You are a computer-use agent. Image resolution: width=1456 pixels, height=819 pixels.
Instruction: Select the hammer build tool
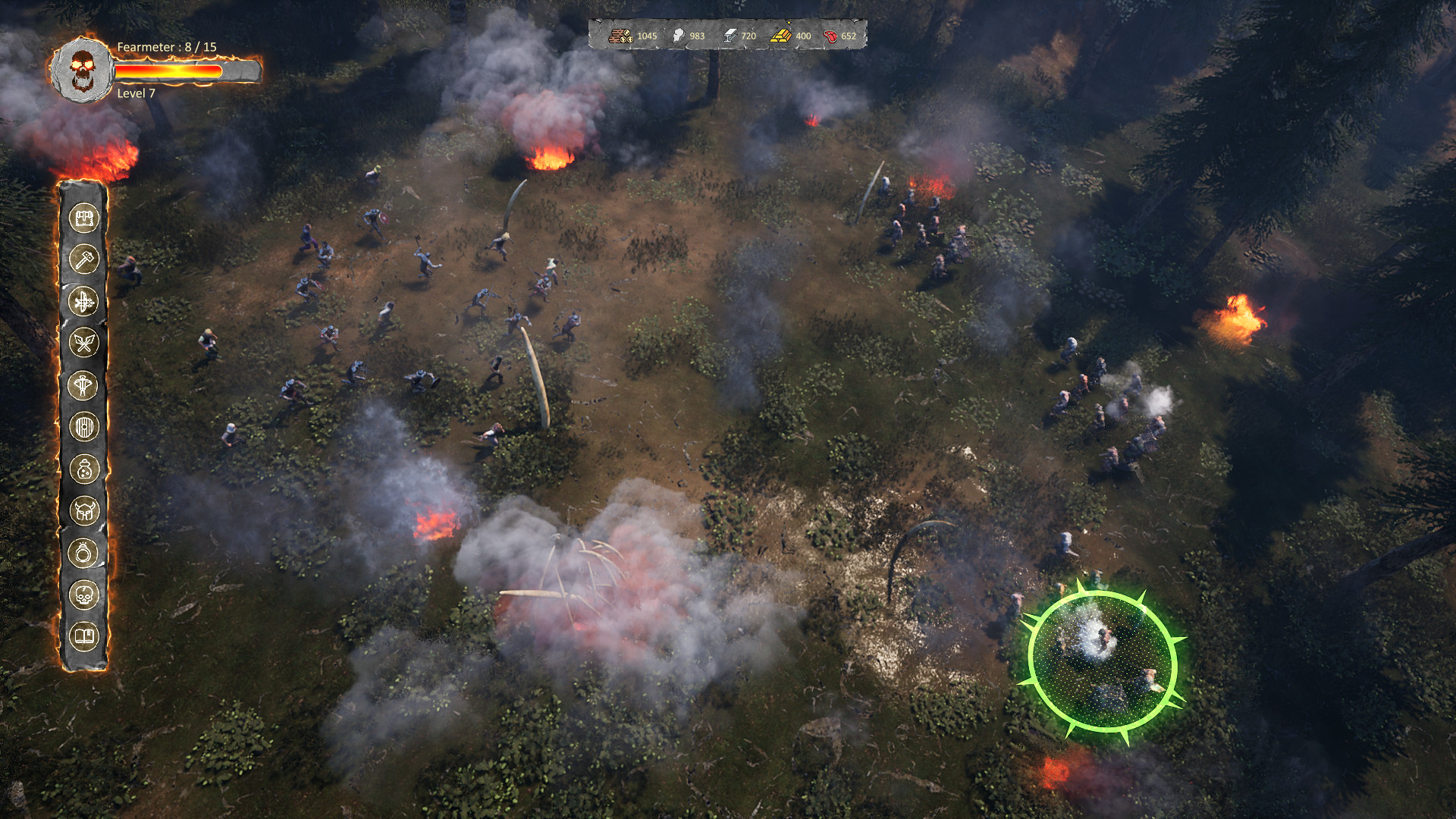(86, 259)
